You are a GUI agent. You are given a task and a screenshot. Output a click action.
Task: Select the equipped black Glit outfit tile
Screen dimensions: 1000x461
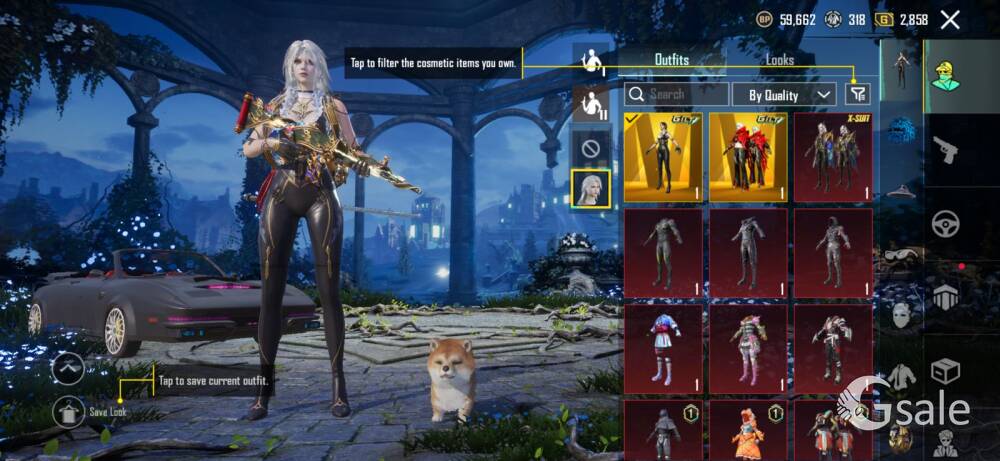(x=663, y=157)
